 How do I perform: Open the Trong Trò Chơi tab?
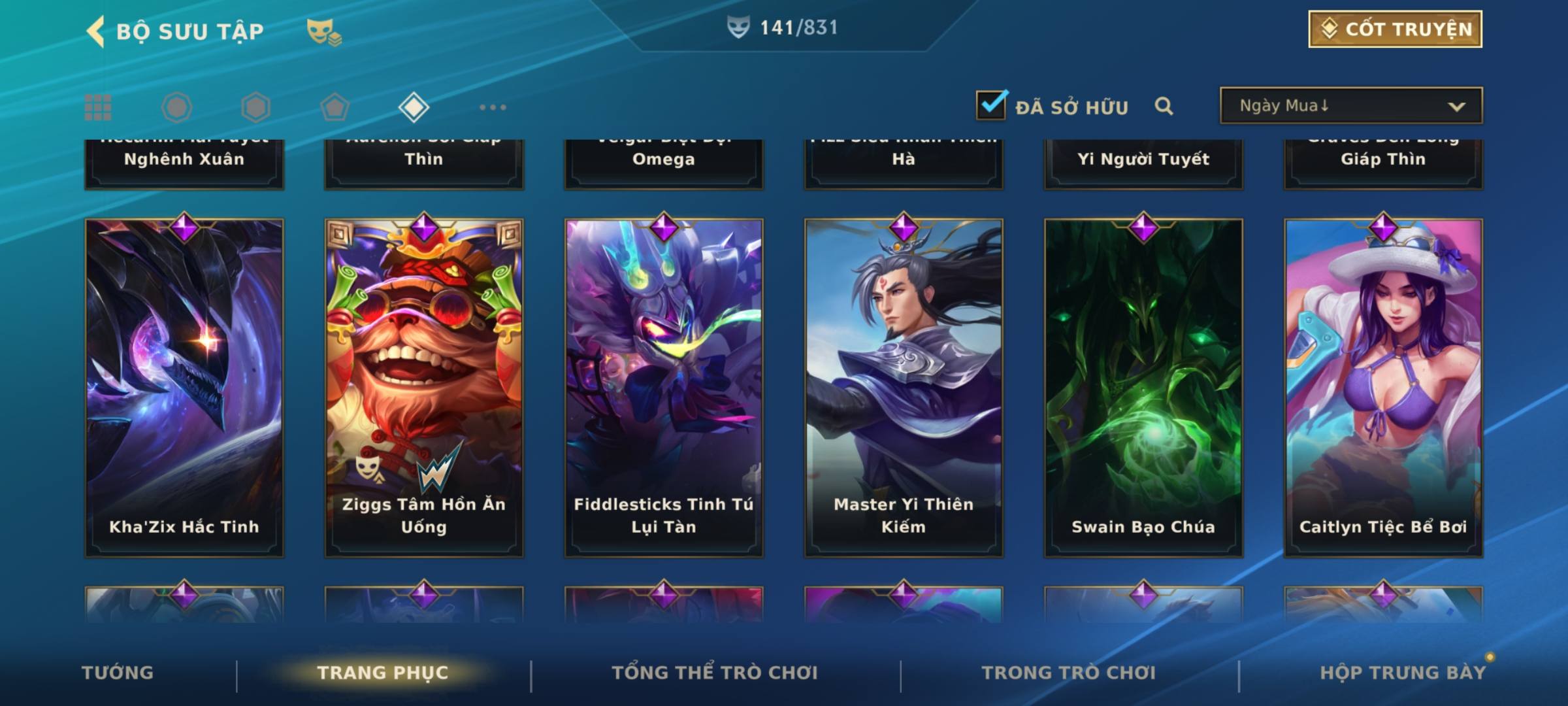pos(1069,673)
